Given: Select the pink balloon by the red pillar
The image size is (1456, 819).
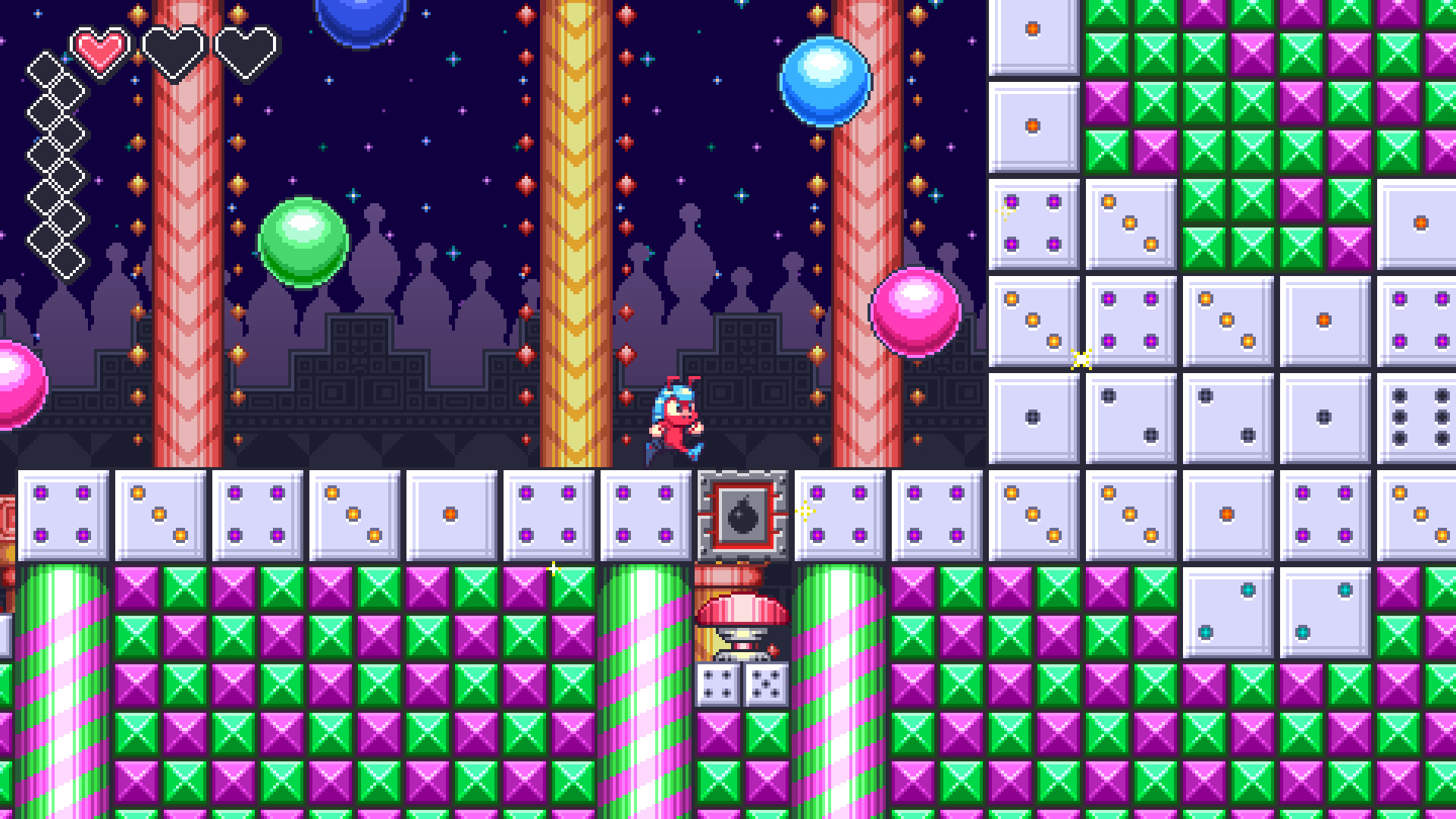Looking at the screenshot, I should [x=915, y=312].
